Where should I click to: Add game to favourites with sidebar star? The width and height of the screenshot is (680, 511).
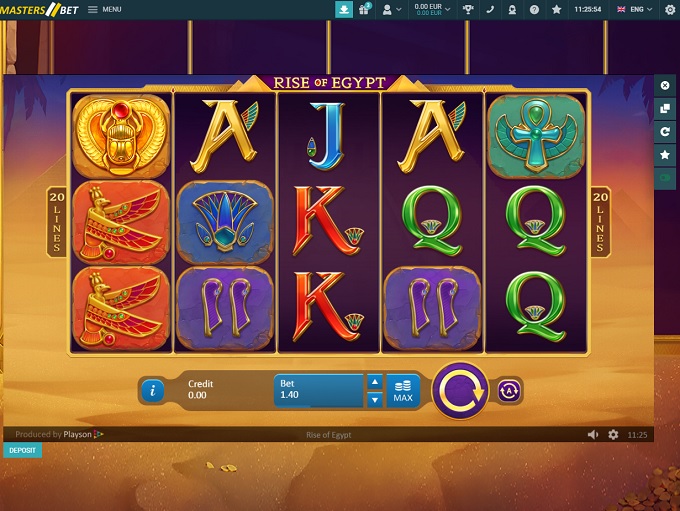665,154
